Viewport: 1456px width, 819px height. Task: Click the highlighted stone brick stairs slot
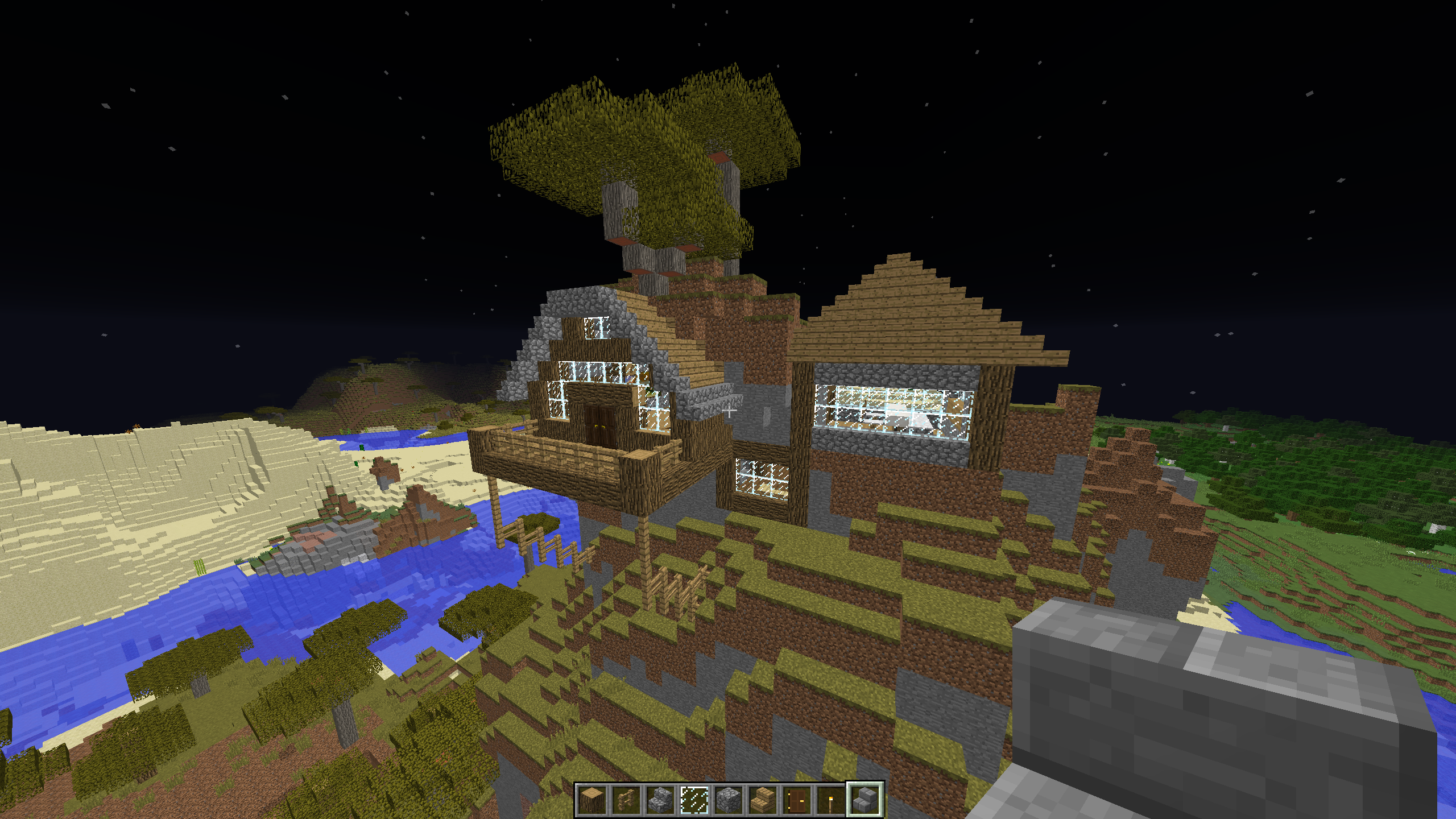[x=865, y=799]
